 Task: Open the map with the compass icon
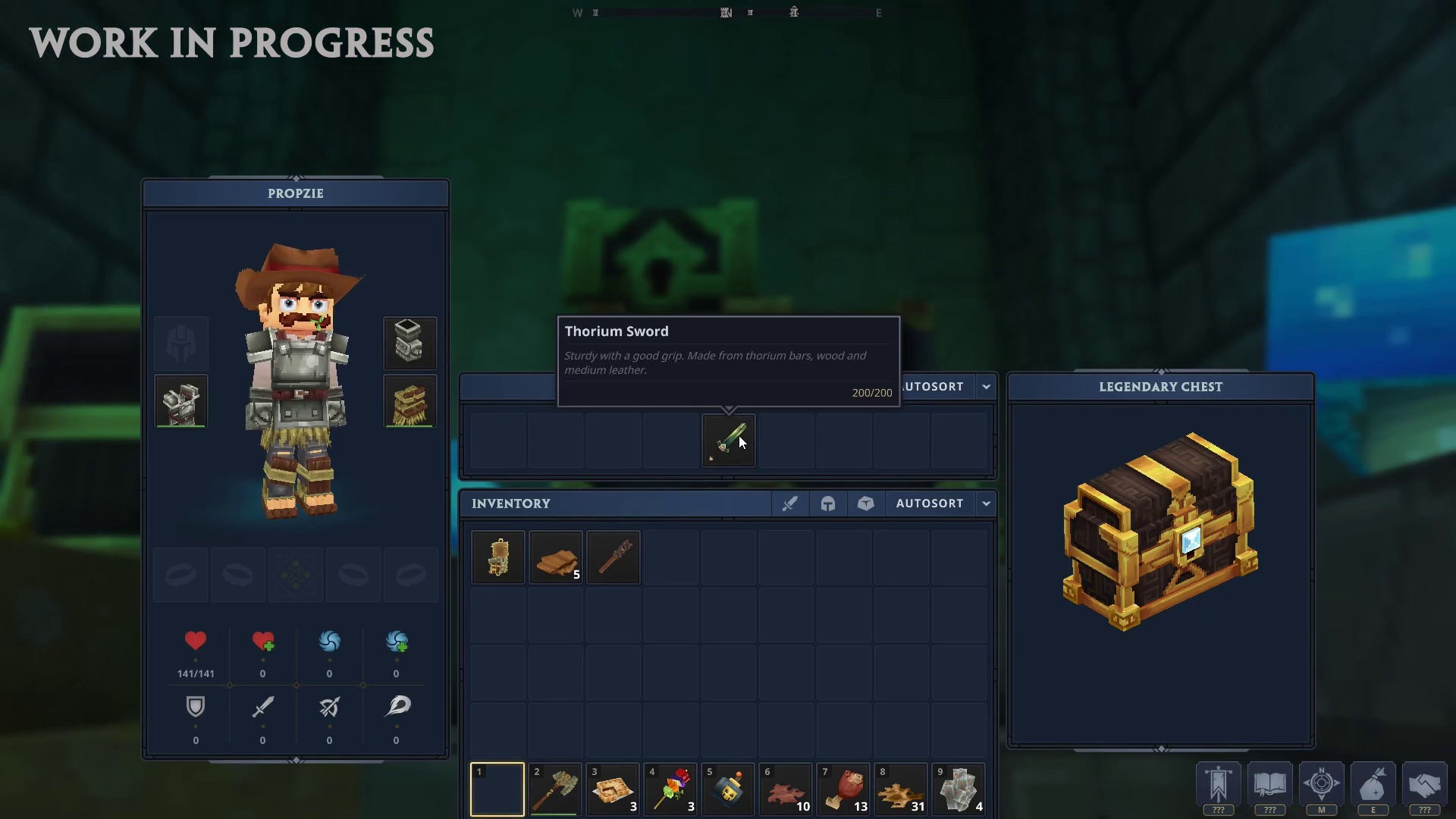[1321, 785]
